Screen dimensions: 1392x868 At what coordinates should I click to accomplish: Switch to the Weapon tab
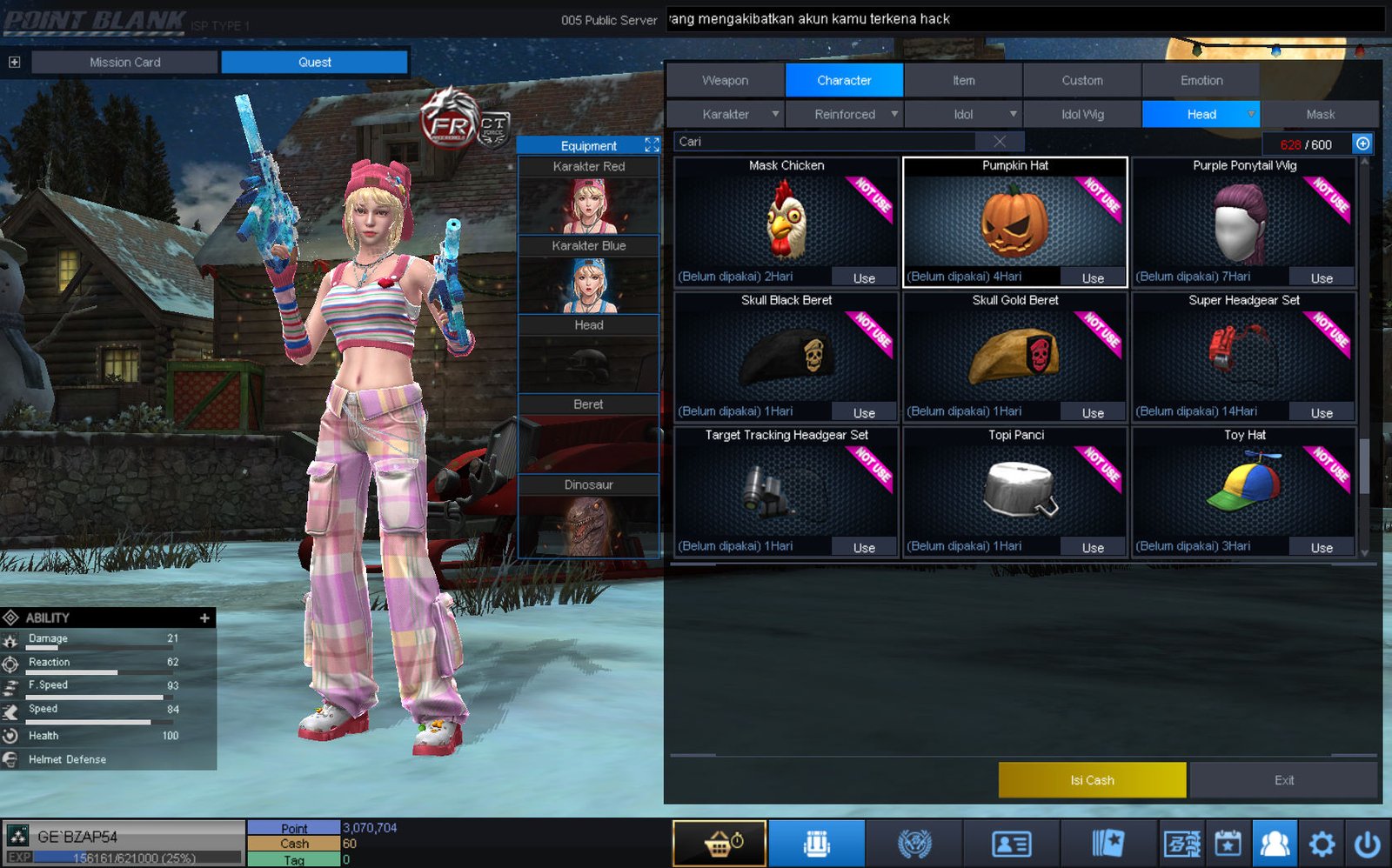pyautogui.click(x=725, y=80)
